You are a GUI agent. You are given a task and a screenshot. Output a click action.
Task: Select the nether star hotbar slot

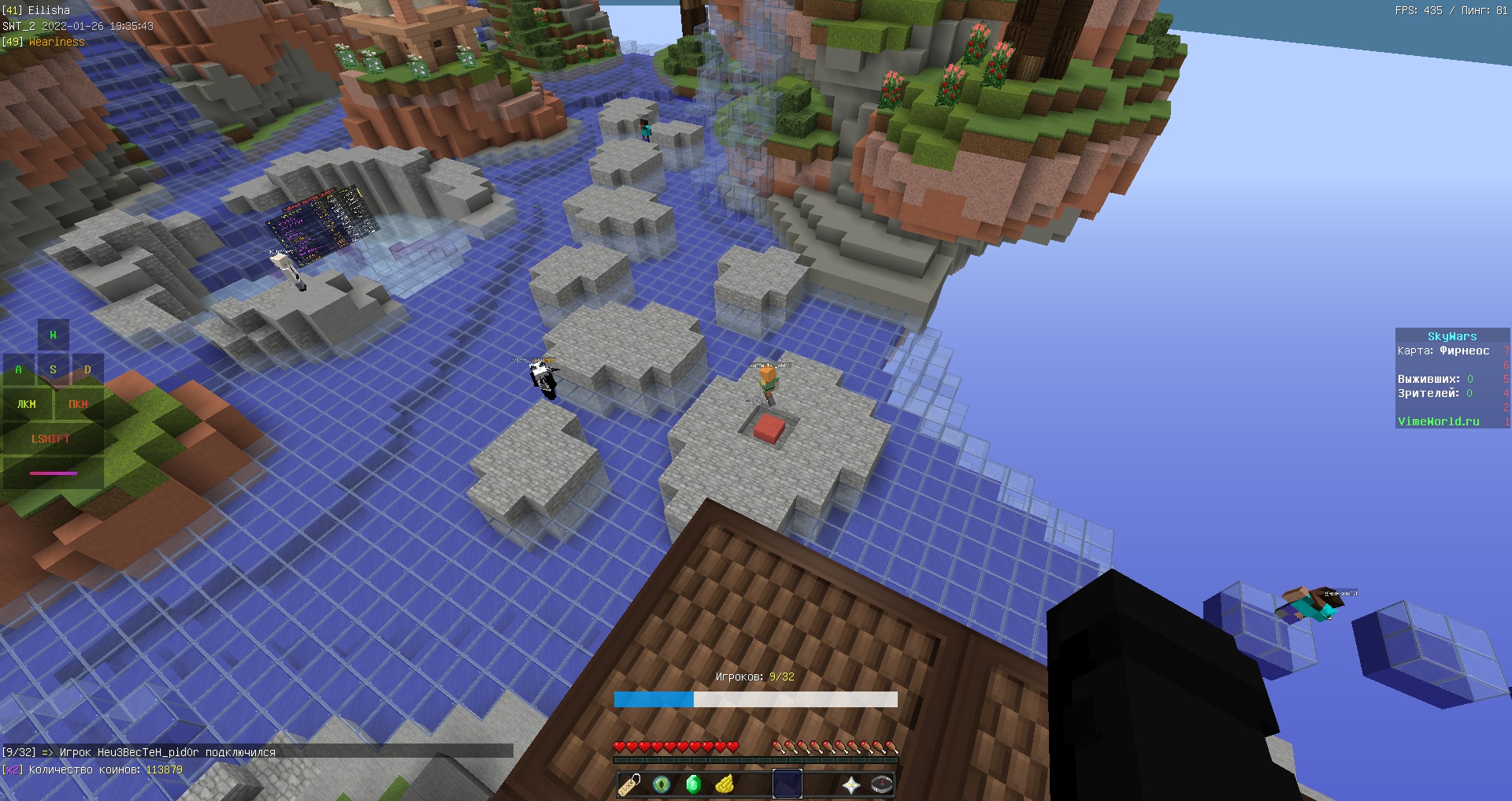(x=850, y=784)
